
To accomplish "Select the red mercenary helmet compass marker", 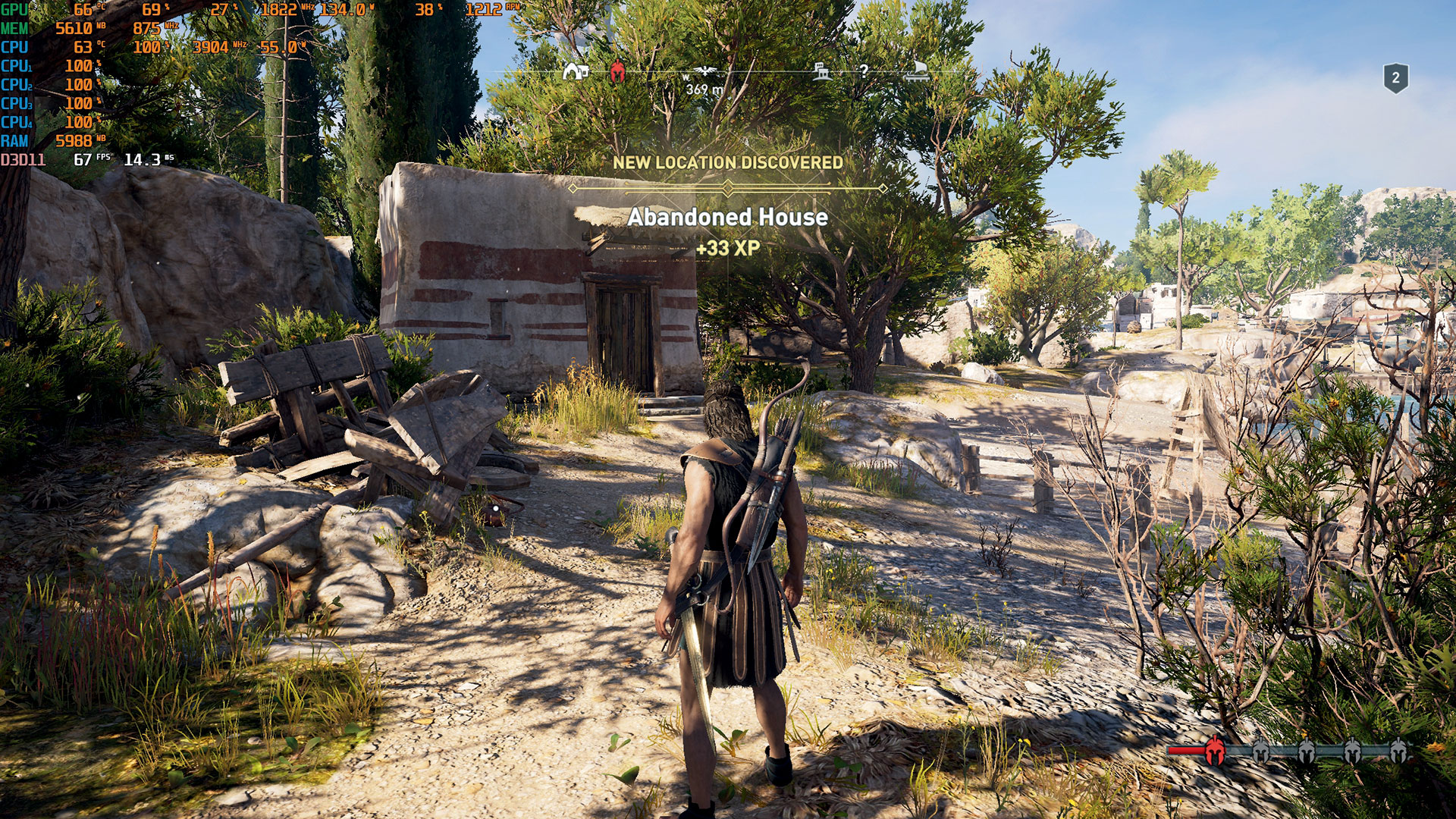I will (x=617, y=73).
